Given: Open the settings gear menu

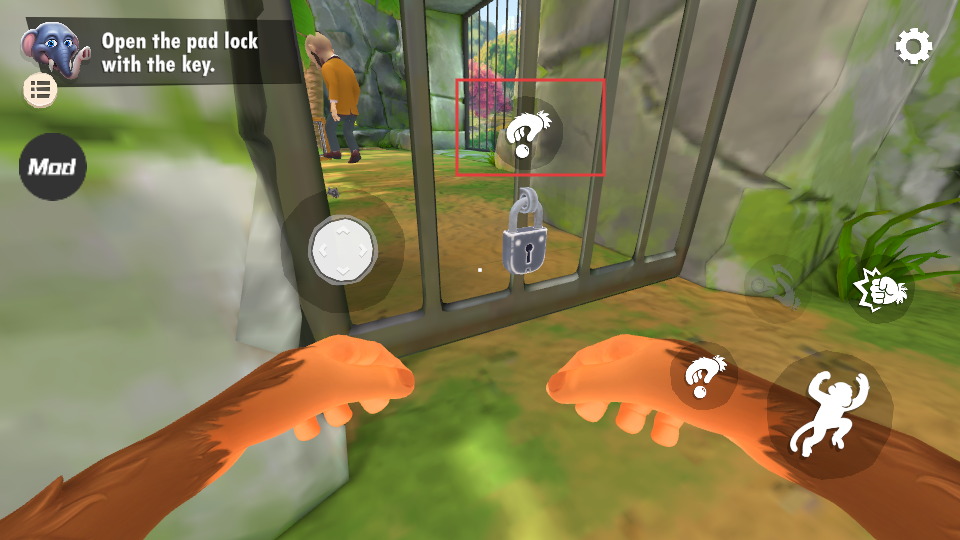Looking at the screenshot, I should coord(913,46).
